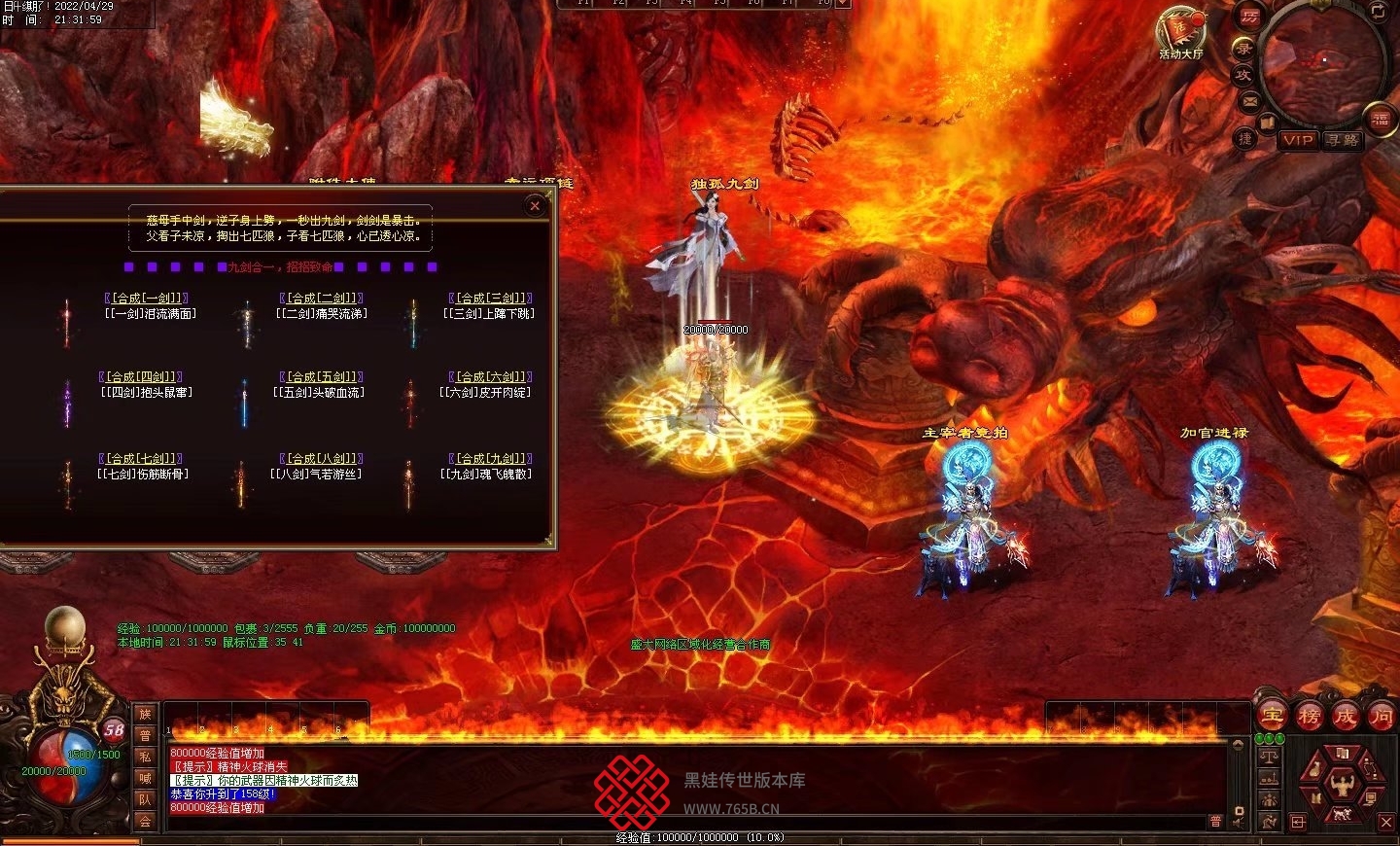Switch to the 队 team chat channel

coord(145,799)
